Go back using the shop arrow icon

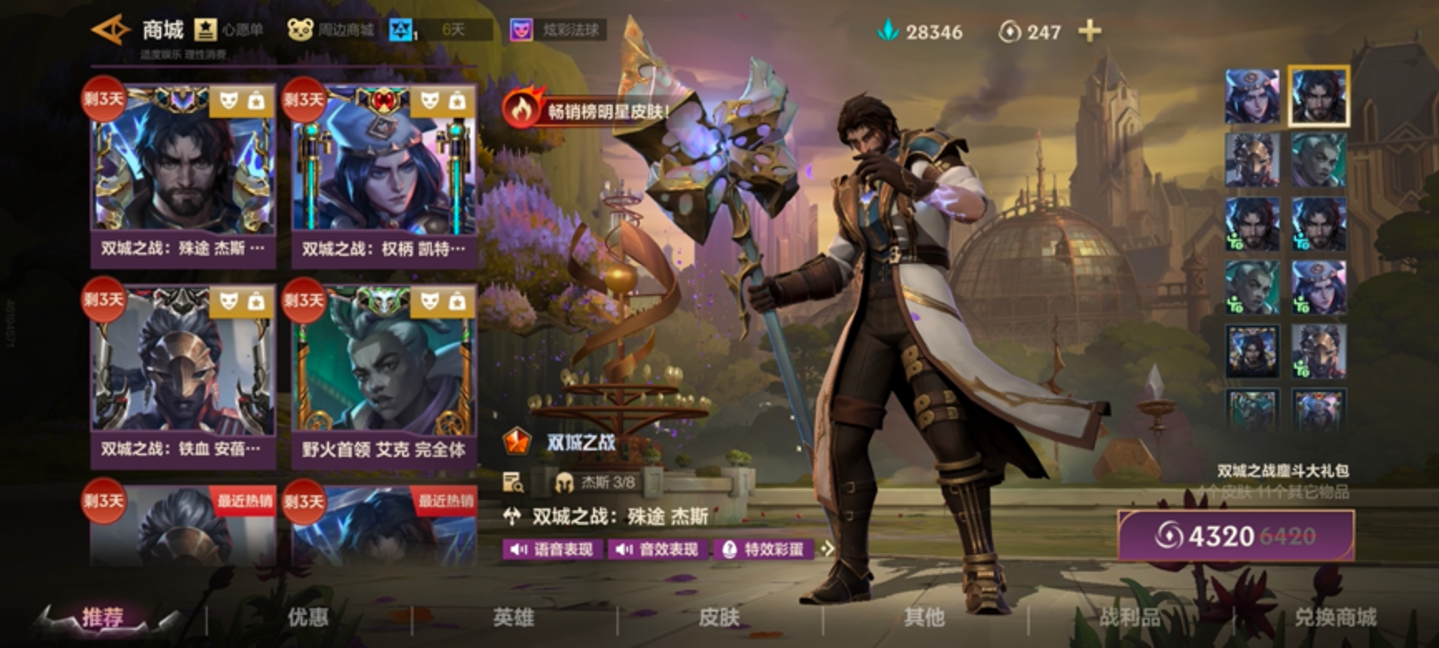(110, 29)
